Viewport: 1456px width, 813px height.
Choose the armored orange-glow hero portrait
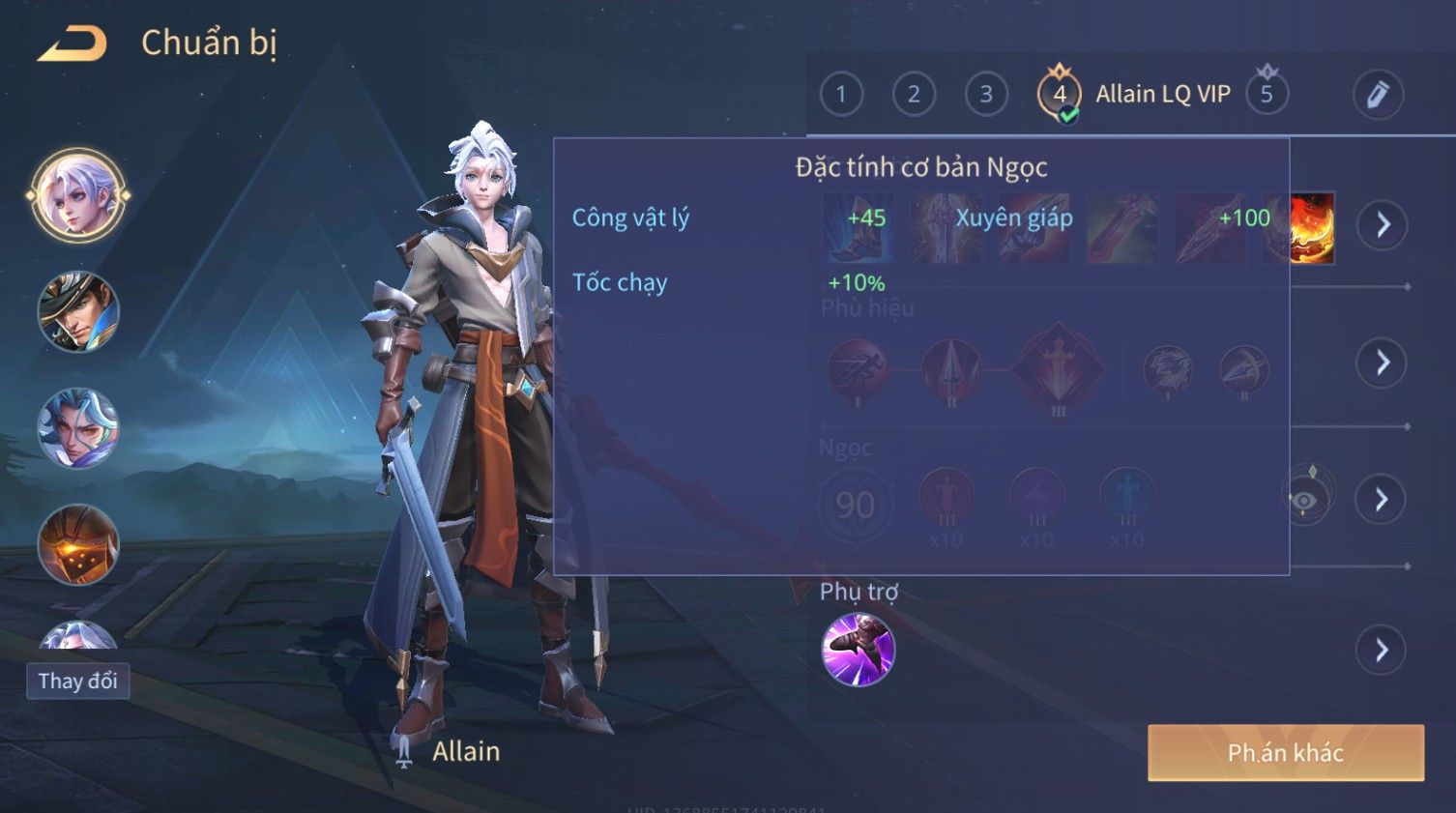(77, 544)
